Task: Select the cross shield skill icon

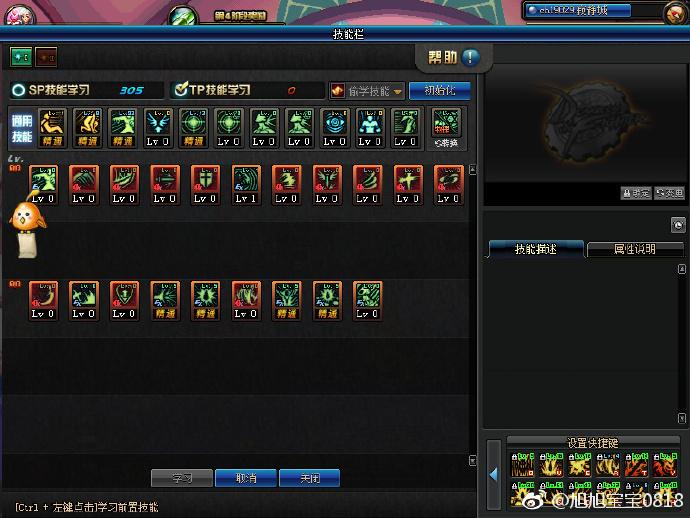Action: pyautogui.click(x=205, y=181)
